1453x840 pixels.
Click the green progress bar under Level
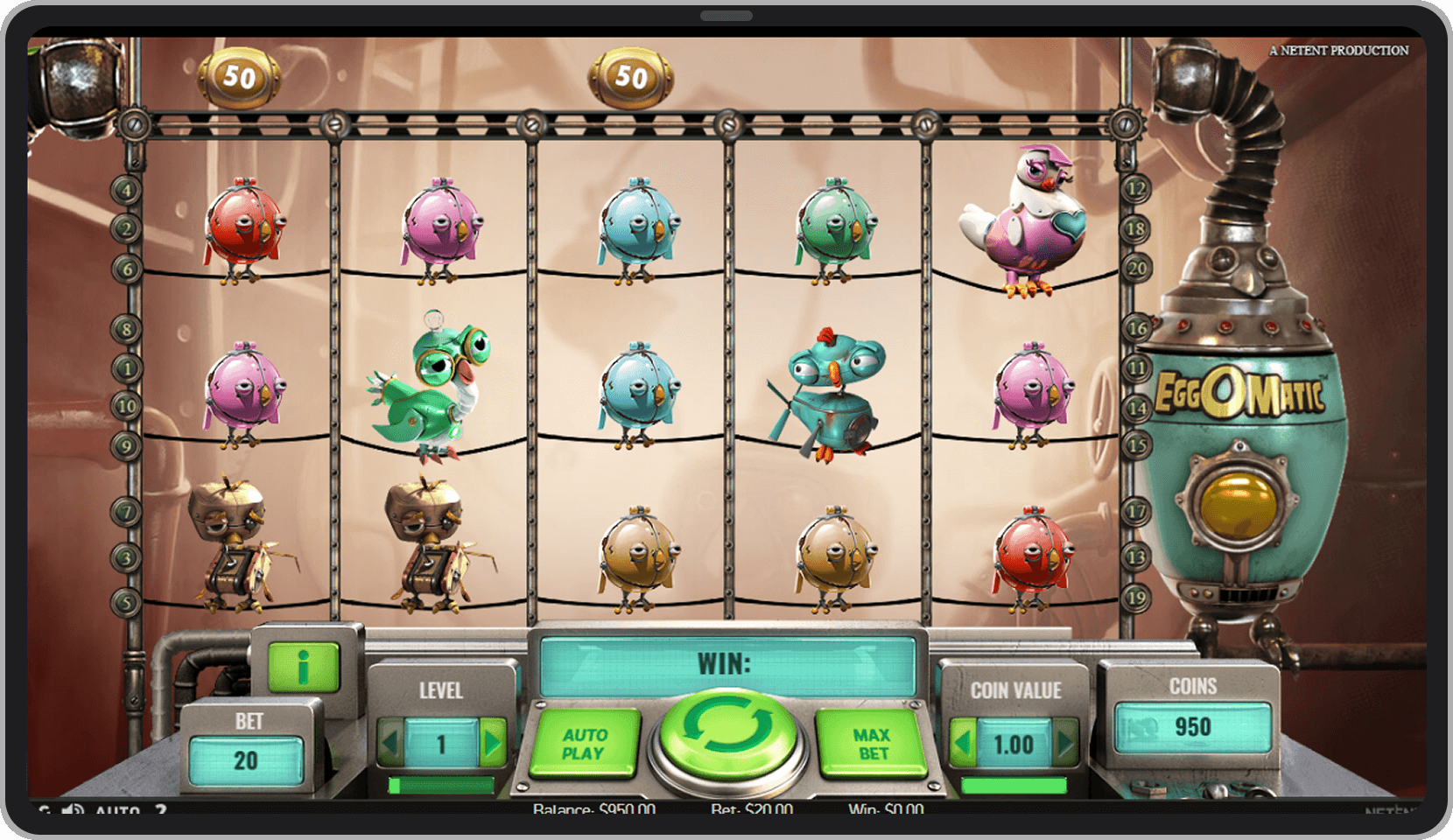click(440, 783)
